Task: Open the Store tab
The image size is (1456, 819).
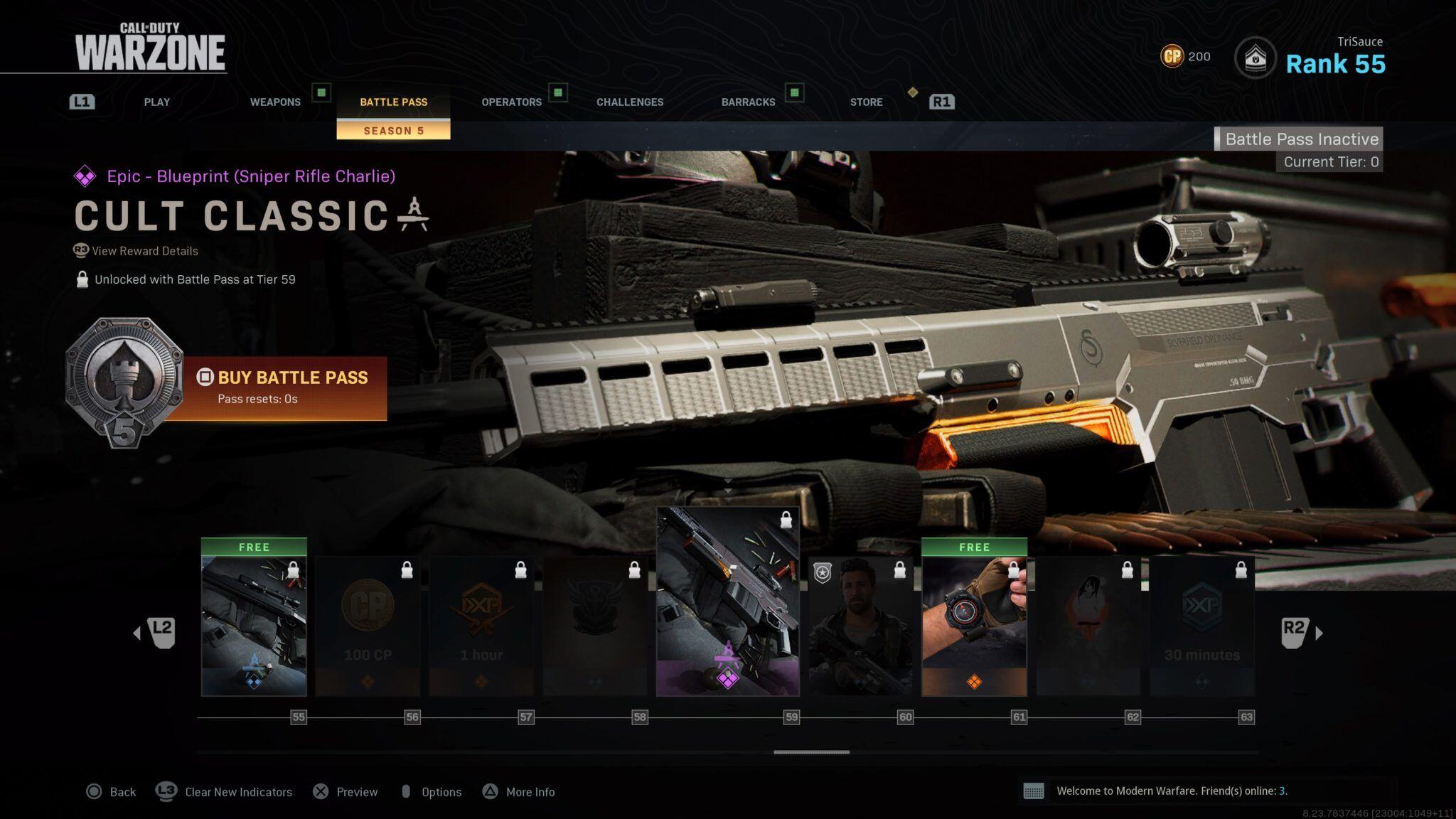Action: click(866, 102)
